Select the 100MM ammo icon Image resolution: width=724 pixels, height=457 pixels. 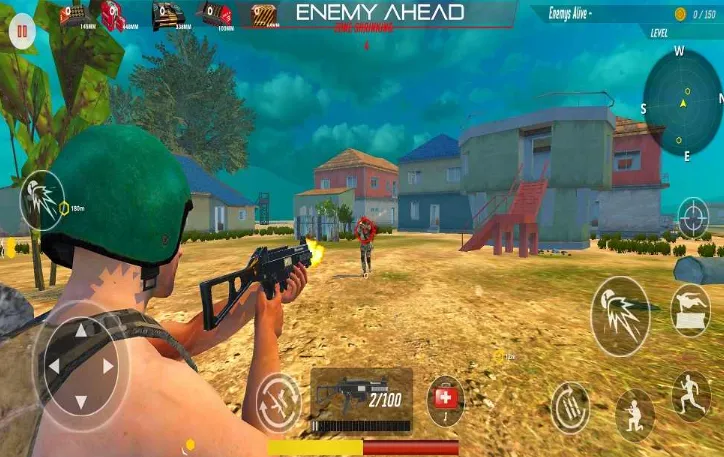click(216, 14)
